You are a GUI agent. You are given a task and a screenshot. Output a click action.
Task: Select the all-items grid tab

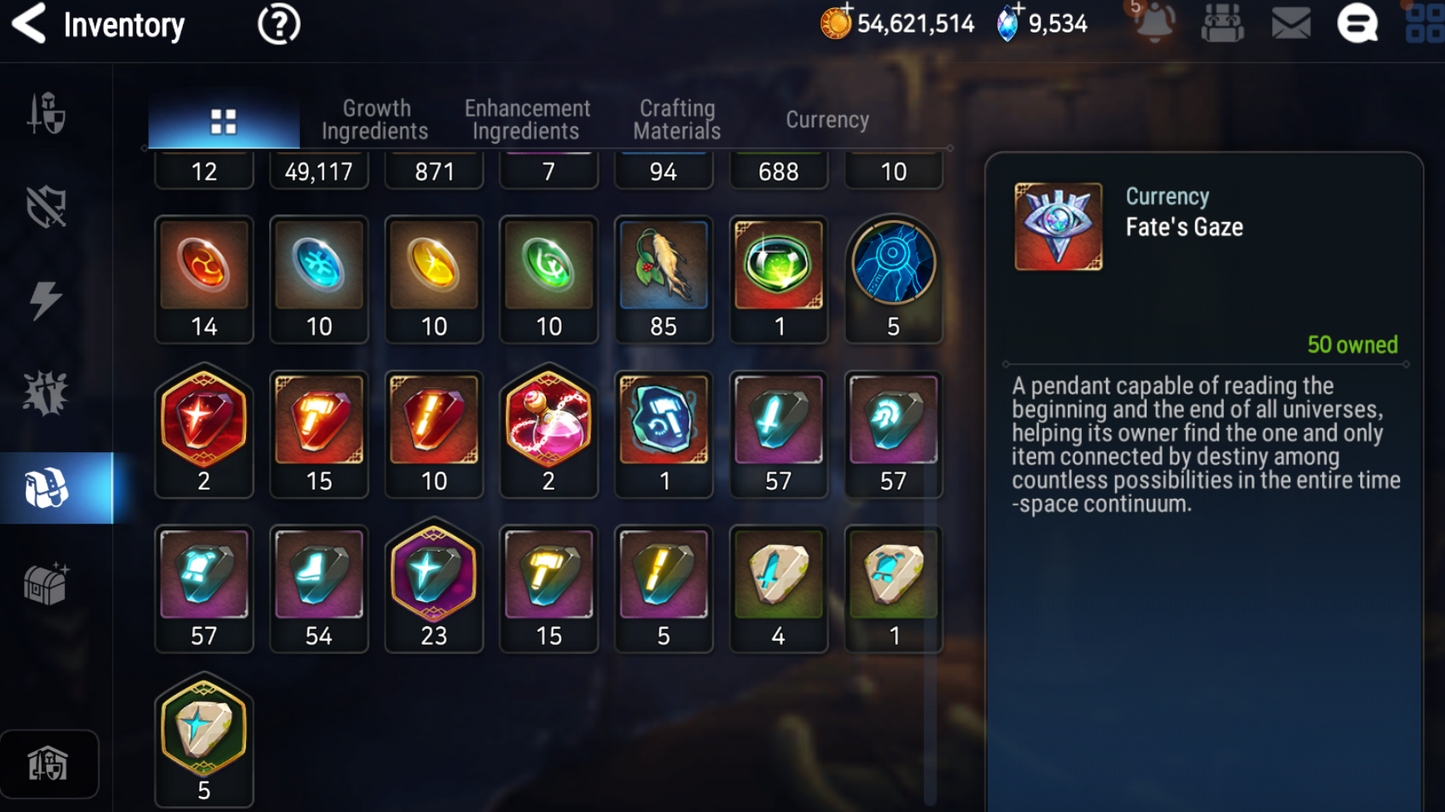pyautogui.click(x=224, y=122)
